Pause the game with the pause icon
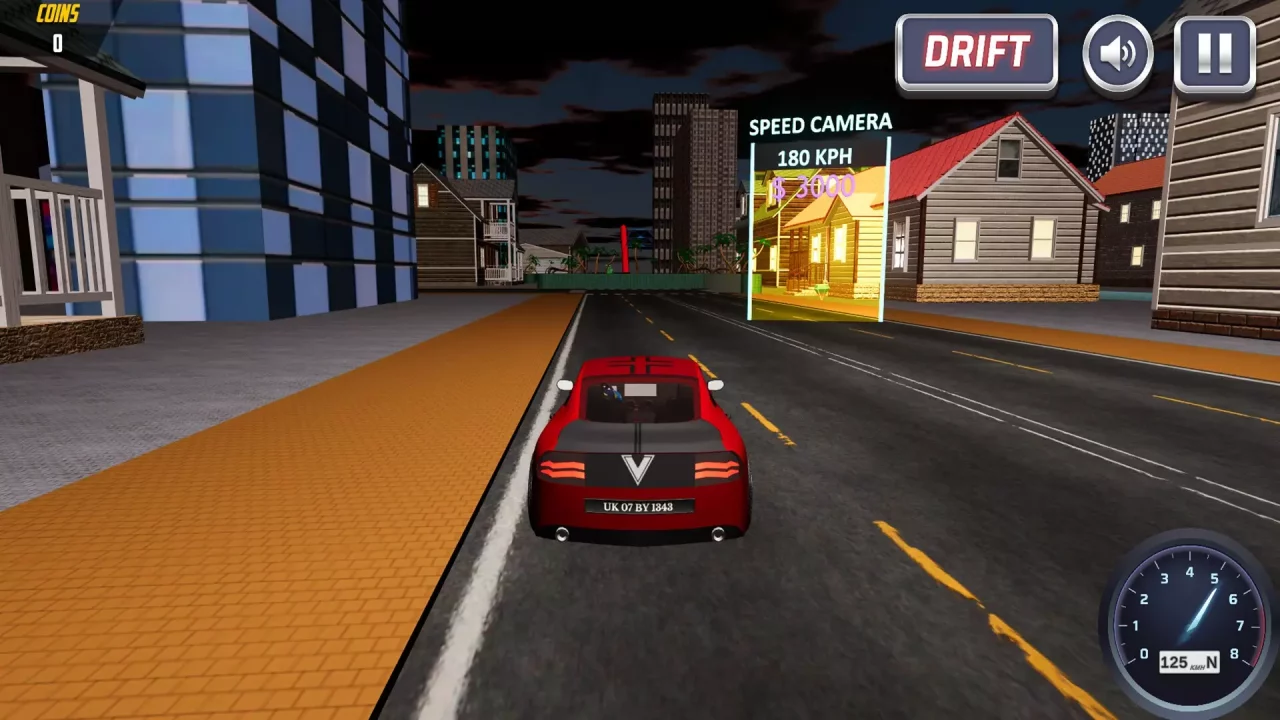This screenshot has height=720, width=1280. (1212, 53)
